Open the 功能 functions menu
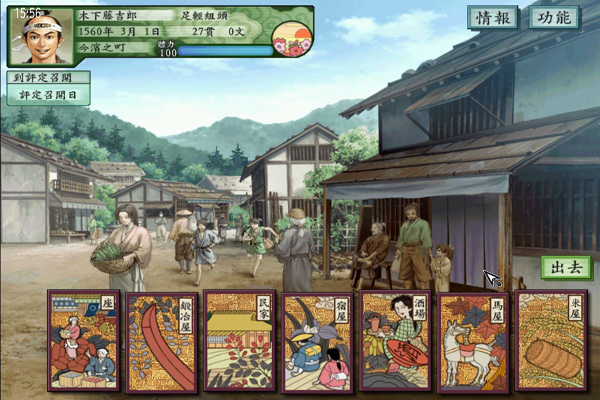The image size is (600, 400). pos(553,18)
